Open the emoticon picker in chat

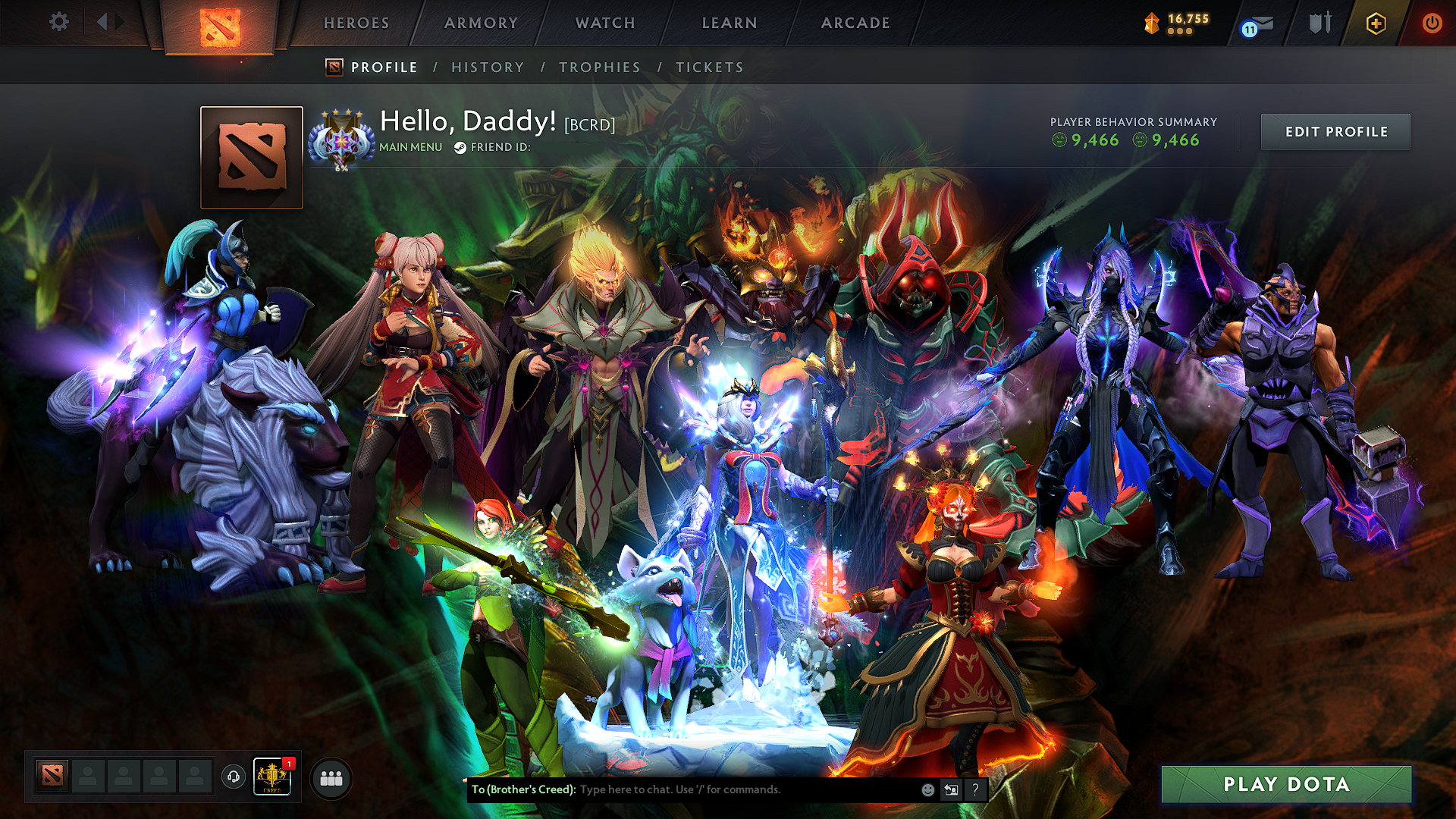coord(927,789)
